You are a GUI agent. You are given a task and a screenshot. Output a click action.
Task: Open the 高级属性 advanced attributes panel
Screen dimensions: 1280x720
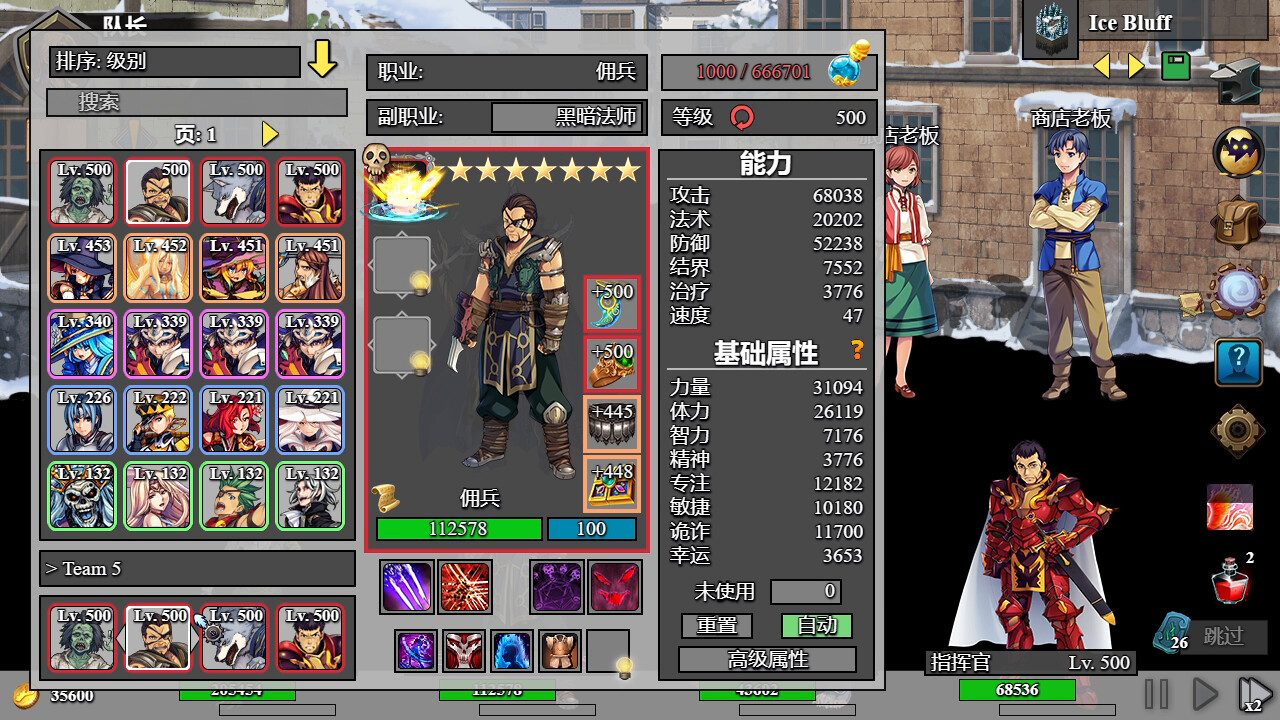(x=768, y=659)
